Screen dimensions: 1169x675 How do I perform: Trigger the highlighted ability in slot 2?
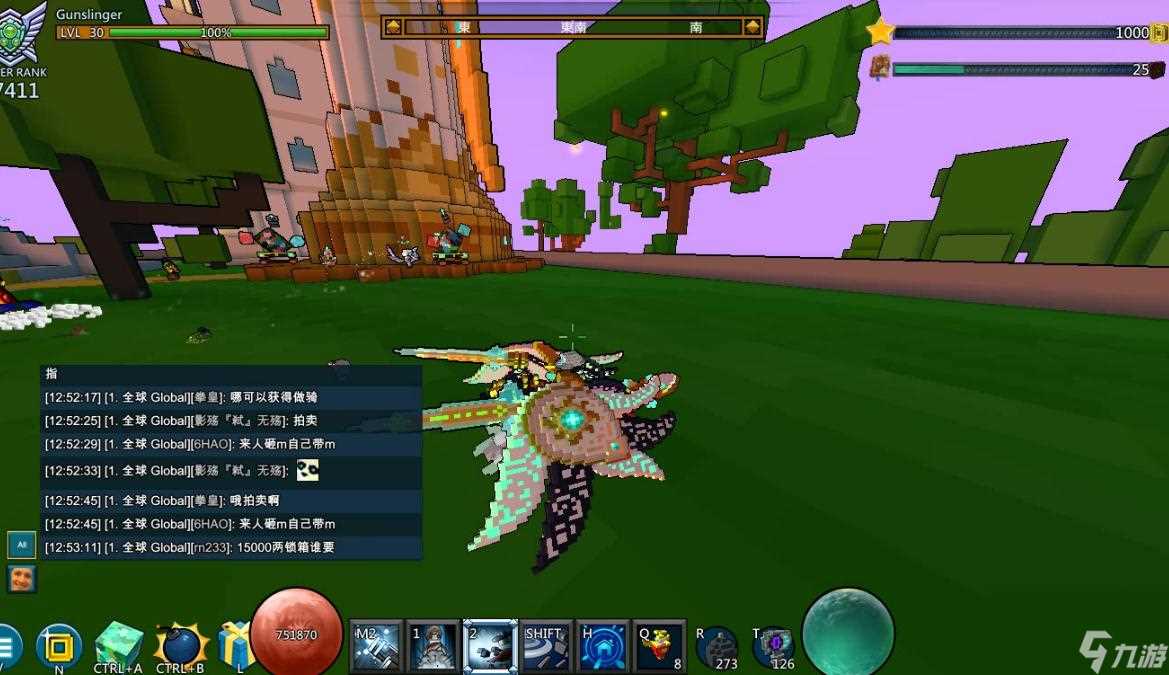tap(491, 646)
